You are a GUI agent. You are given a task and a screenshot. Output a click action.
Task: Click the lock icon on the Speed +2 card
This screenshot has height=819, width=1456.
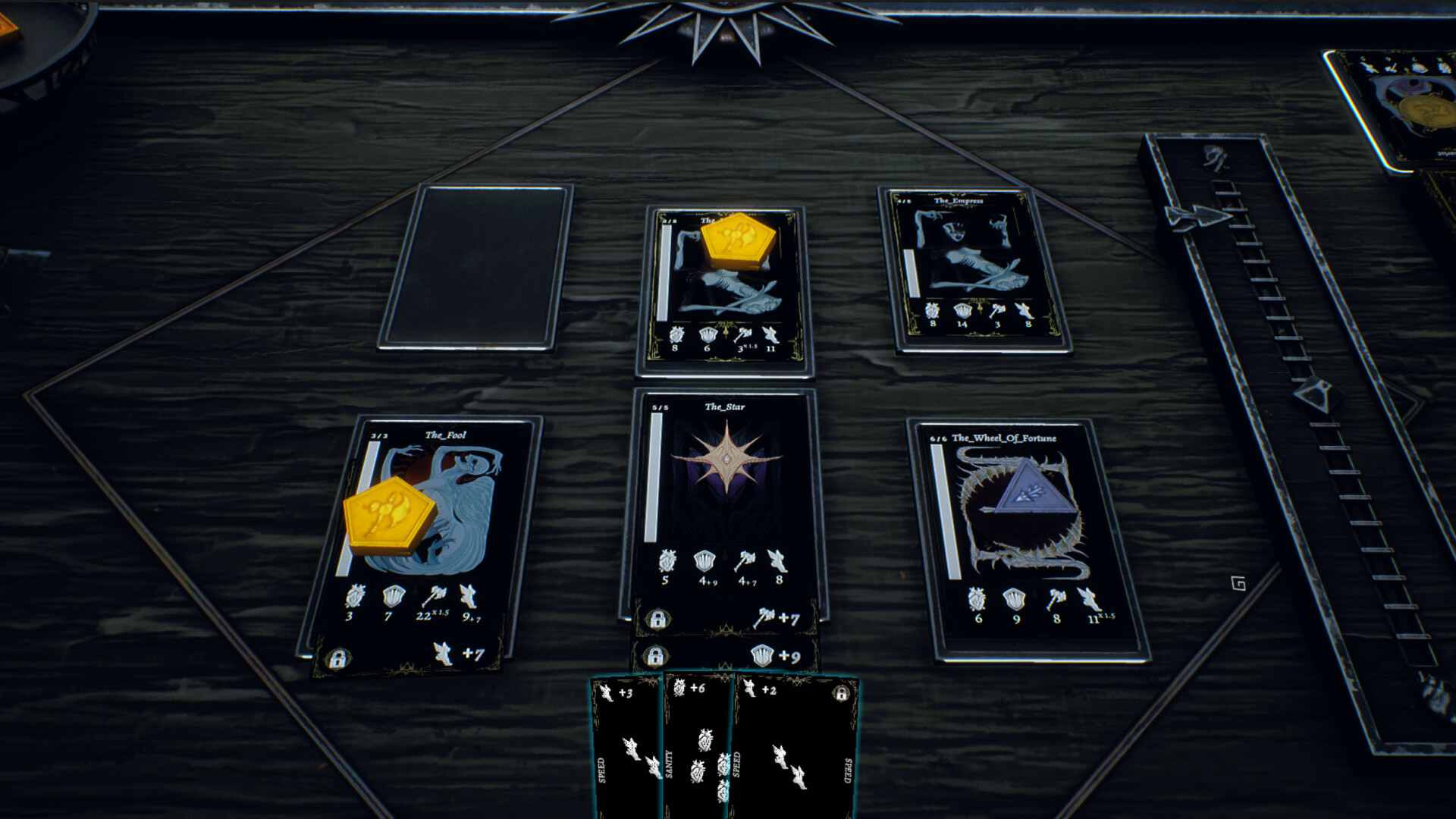point(840,693)
